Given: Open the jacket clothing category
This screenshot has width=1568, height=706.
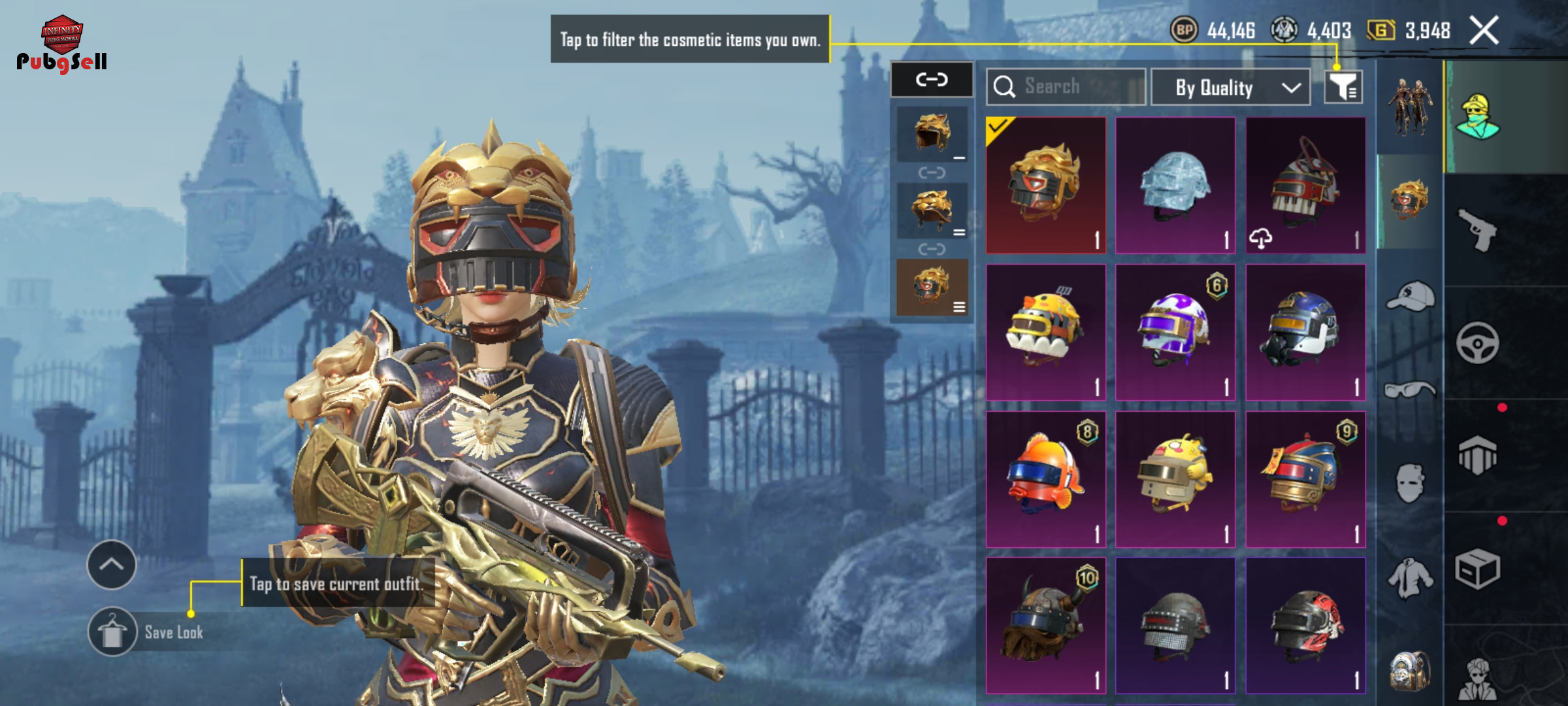Looking at the screenshot, I should [x=1410, y=578].
